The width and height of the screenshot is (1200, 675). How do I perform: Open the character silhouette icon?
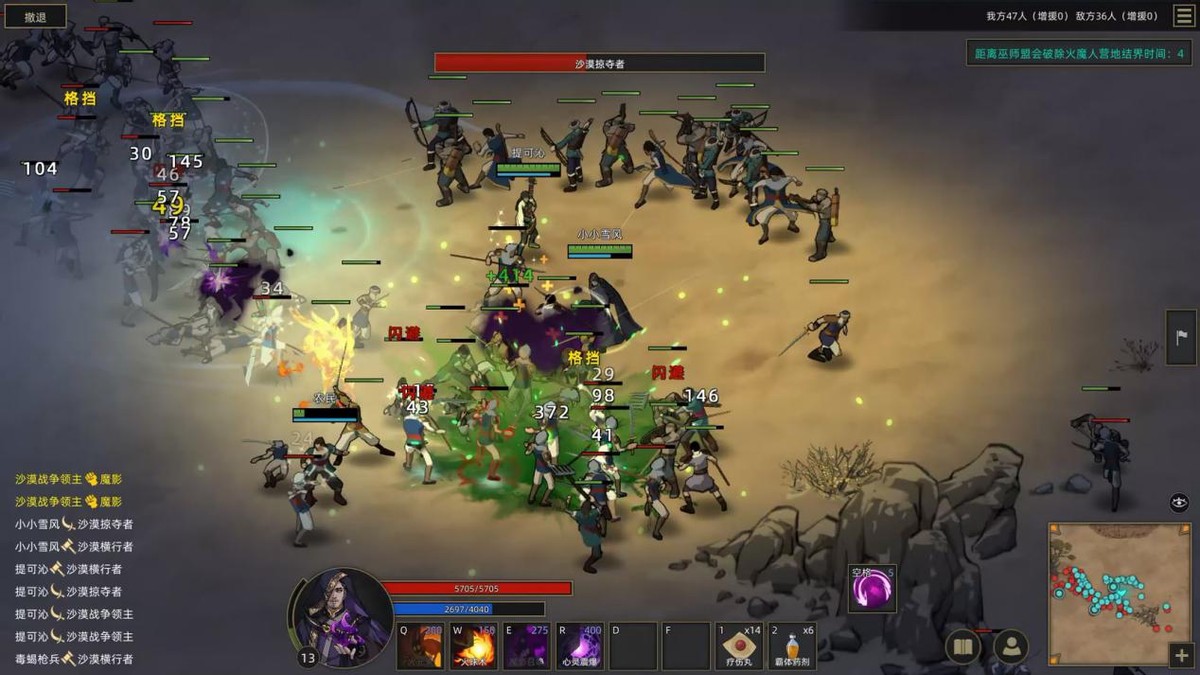[1012, 647]
